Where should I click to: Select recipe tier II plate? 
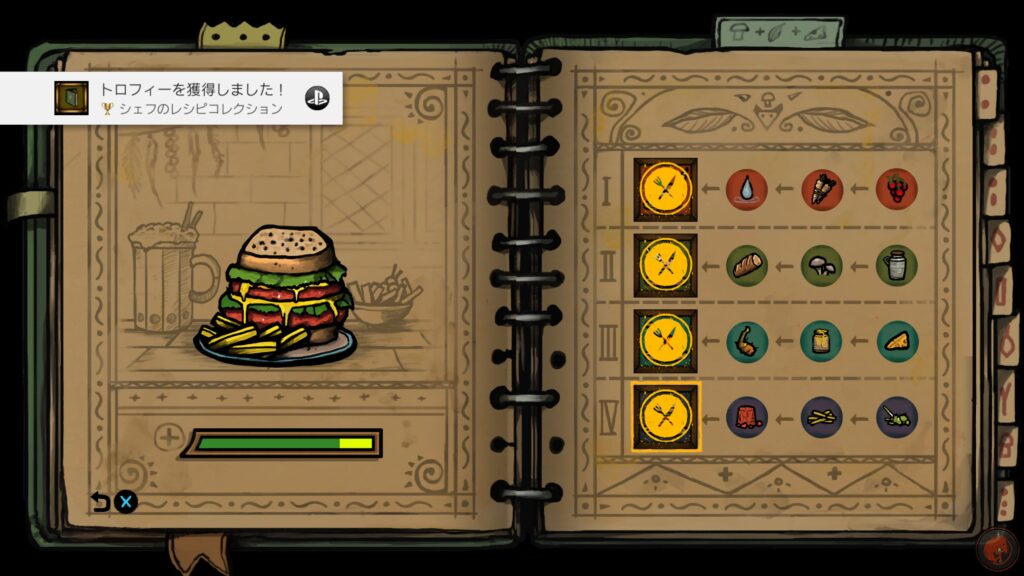click(x=665, y=266)
